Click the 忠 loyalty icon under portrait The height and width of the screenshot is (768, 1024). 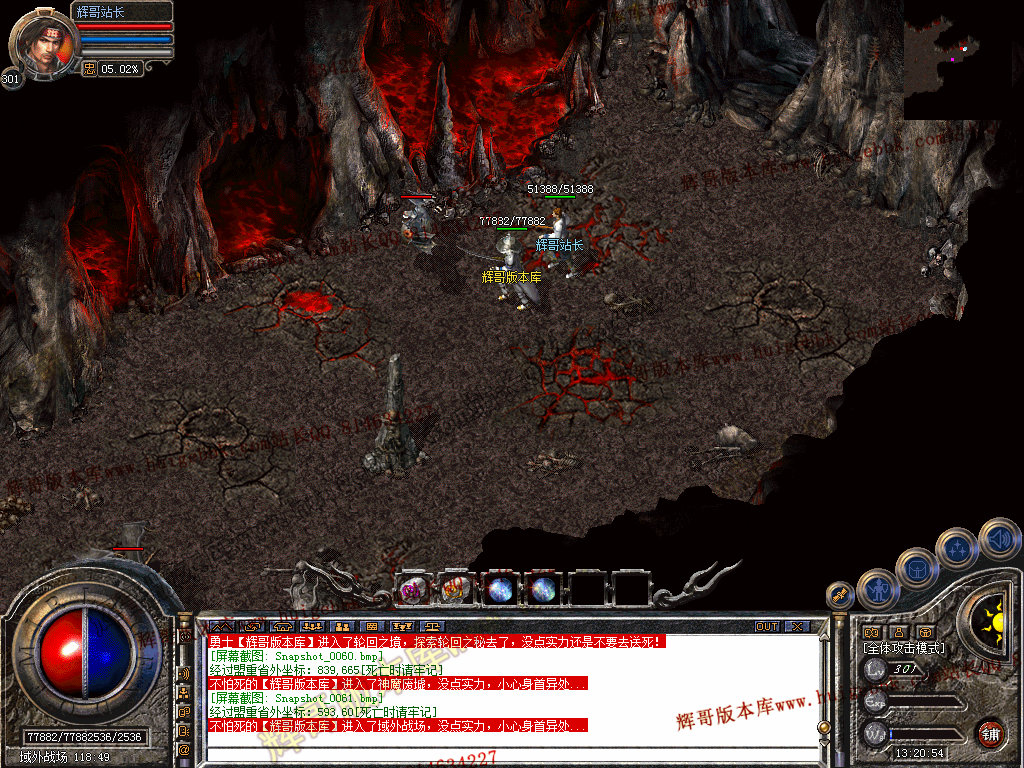[89, 69]
